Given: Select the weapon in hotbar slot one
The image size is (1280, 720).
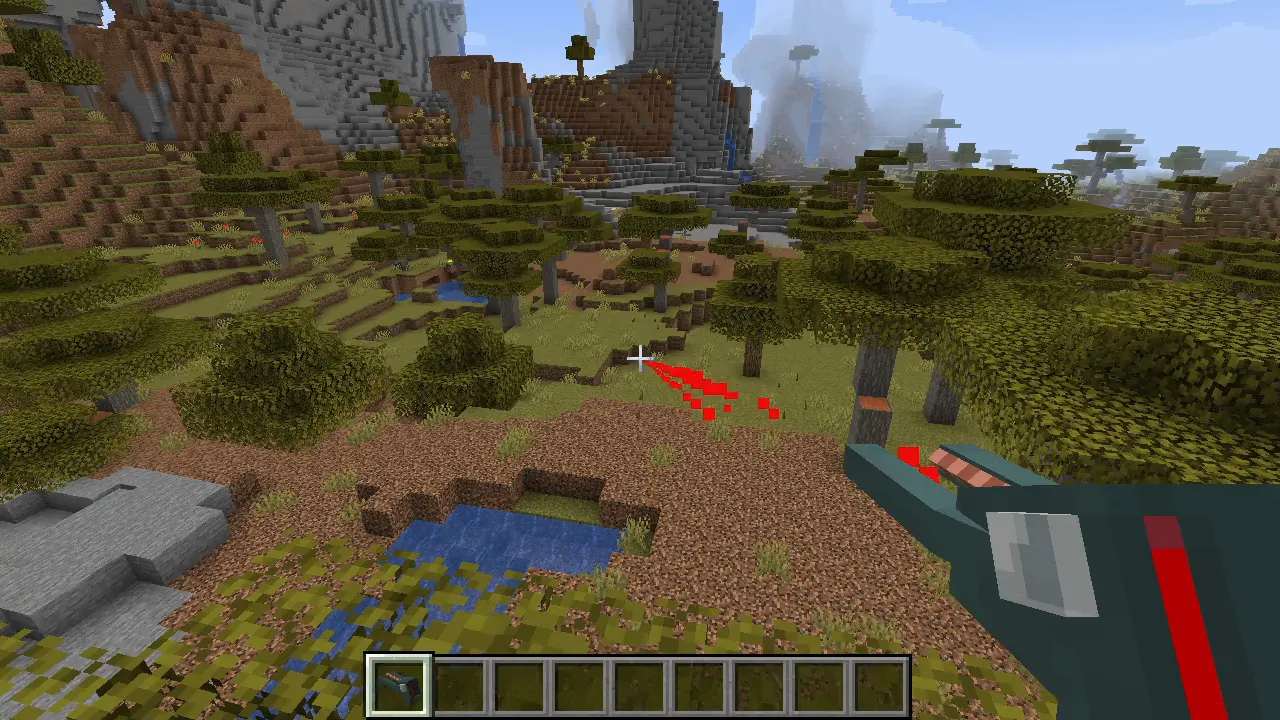Looking at the screenshot, I should 400,683.
